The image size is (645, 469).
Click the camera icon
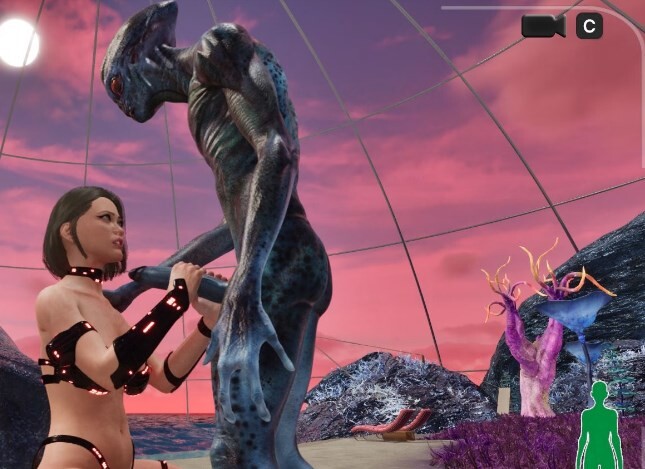542,26
